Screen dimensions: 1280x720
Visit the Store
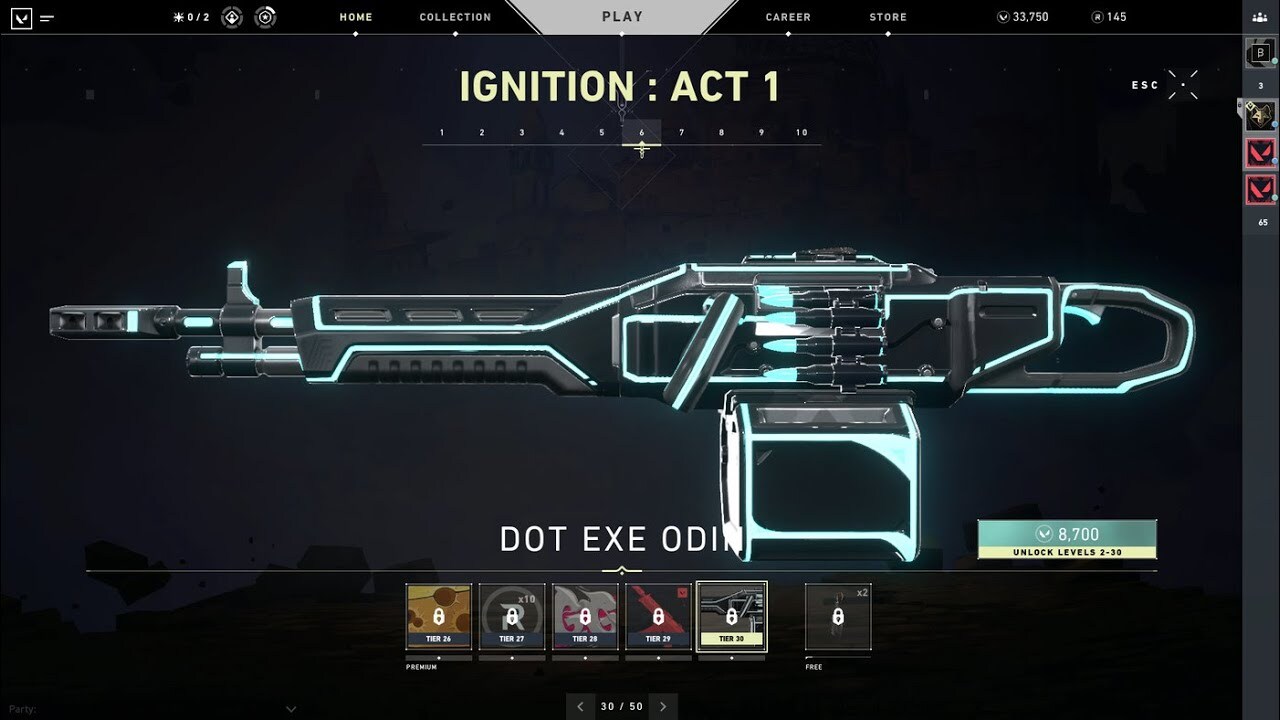888,17
